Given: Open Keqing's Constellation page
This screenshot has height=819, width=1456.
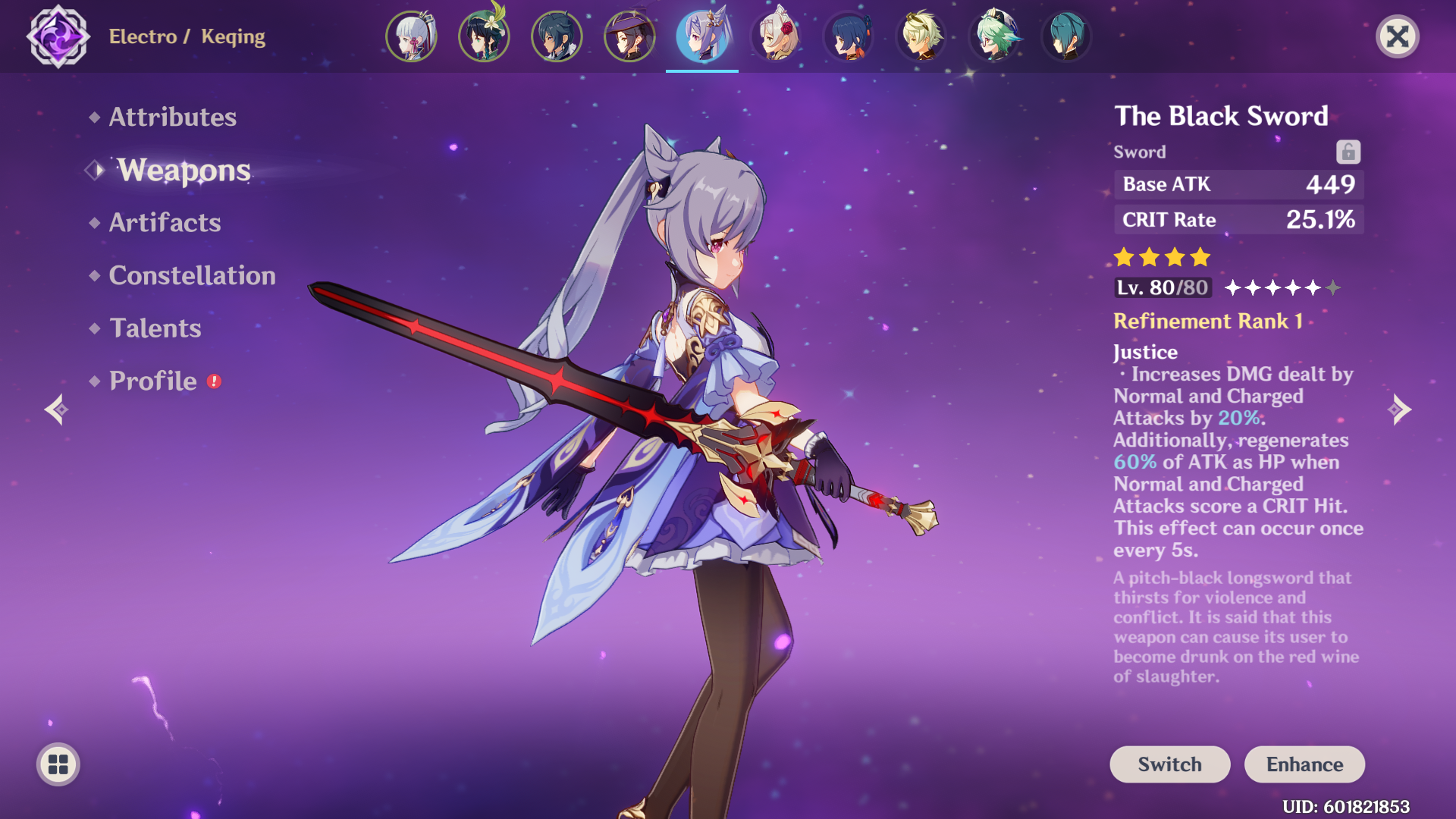Looking at the screenshot, I should coord(192,275).
